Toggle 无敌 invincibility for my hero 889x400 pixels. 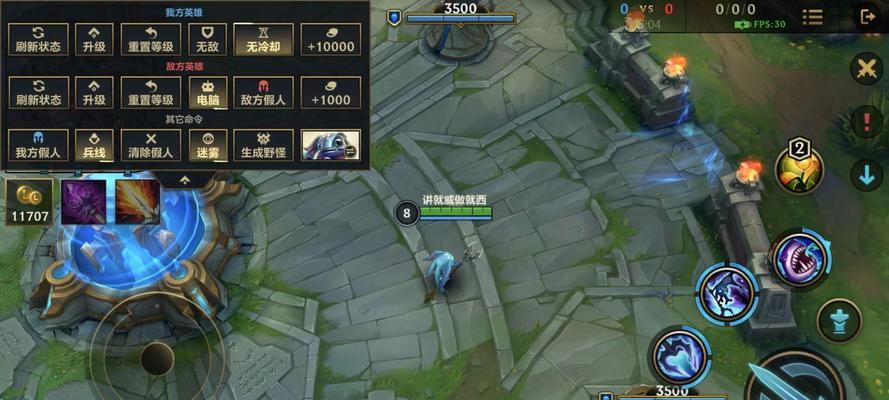[207, 39]
